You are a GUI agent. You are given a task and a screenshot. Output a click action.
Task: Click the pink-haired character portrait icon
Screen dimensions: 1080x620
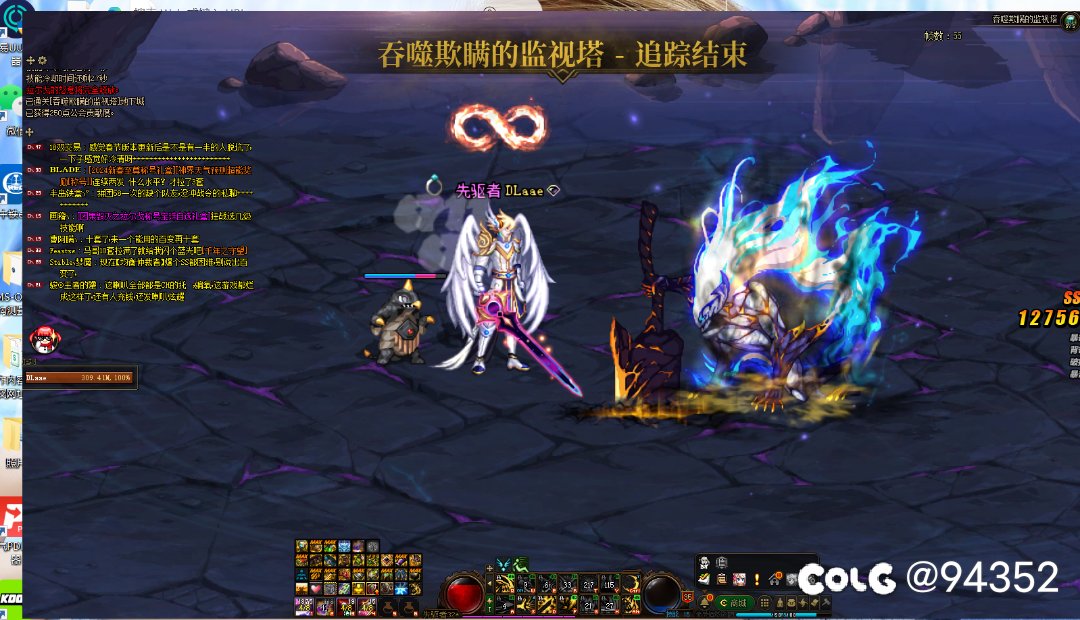(x=738, y=579)
